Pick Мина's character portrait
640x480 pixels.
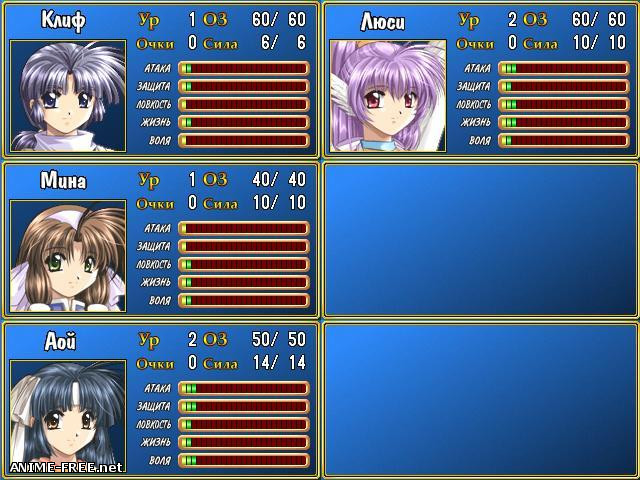68,256
